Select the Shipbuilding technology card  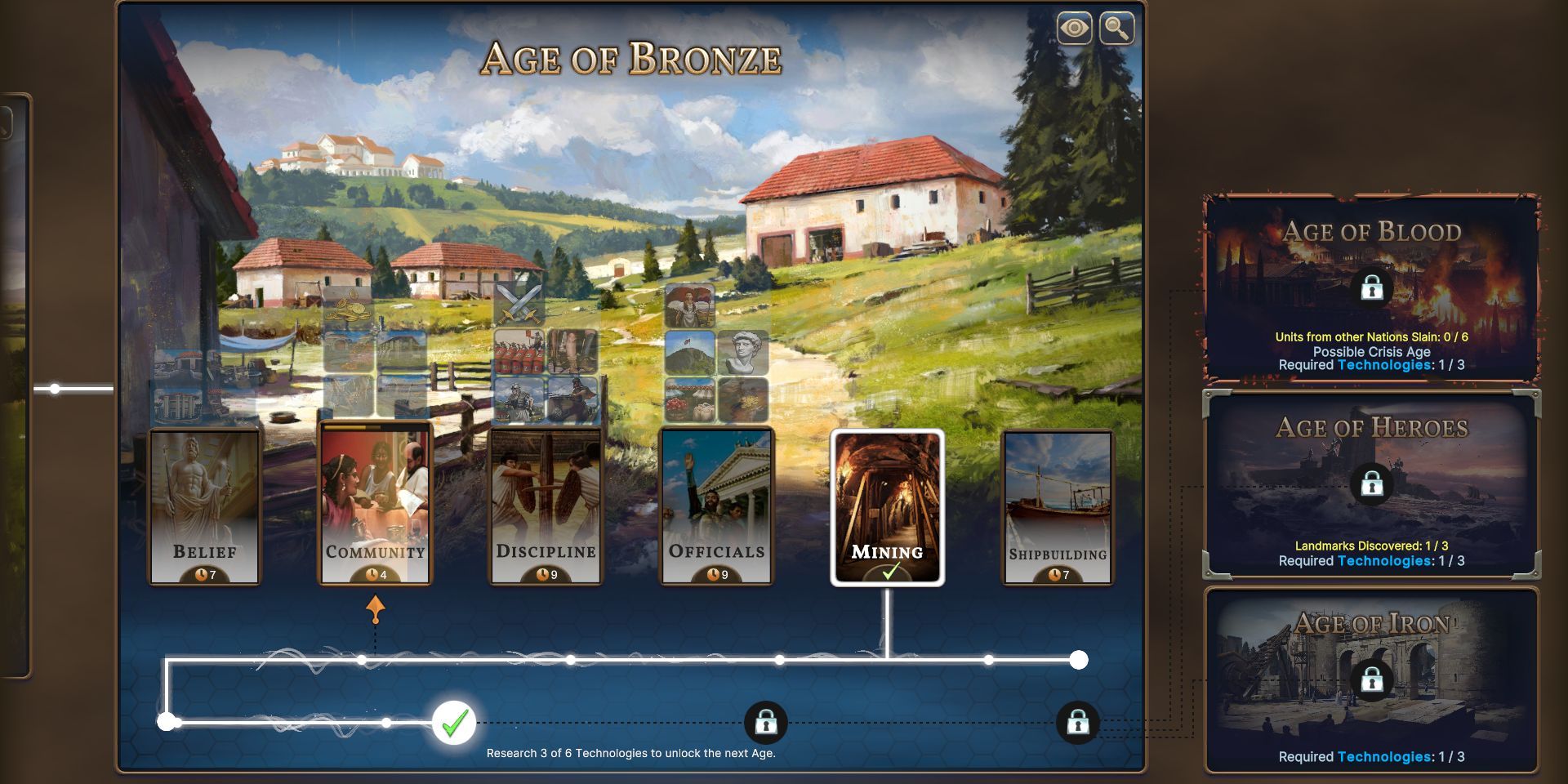coord(1058,506)
